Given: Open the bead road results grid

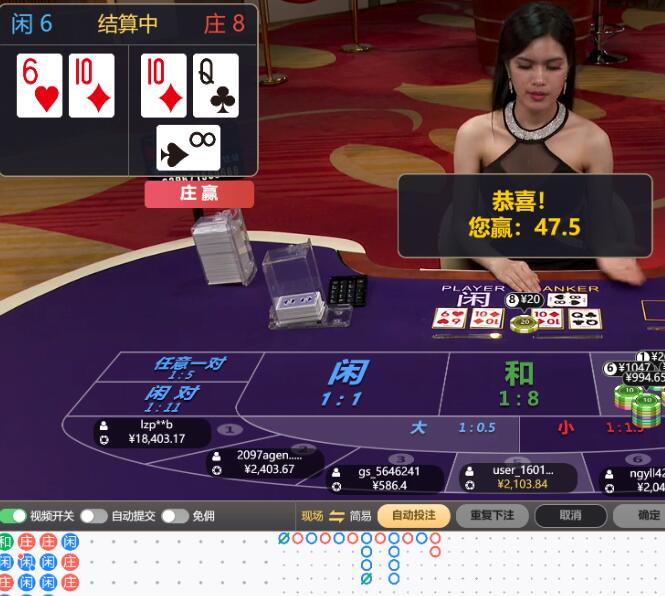Looking at the screenshot, I should pyautogui.click(x=40, y=563).
